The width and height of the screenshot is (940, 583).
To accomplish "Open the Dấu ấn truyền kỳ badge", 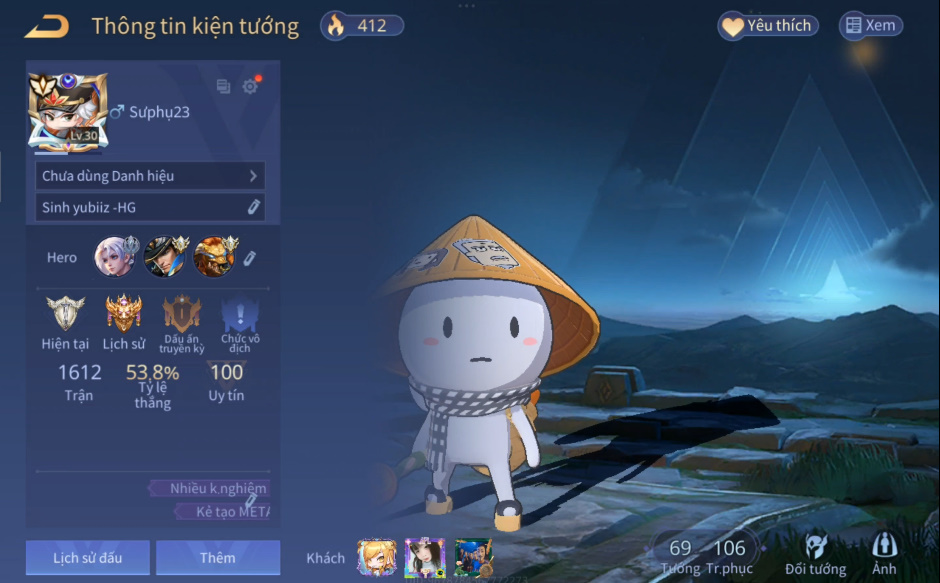I will point(182,315).
